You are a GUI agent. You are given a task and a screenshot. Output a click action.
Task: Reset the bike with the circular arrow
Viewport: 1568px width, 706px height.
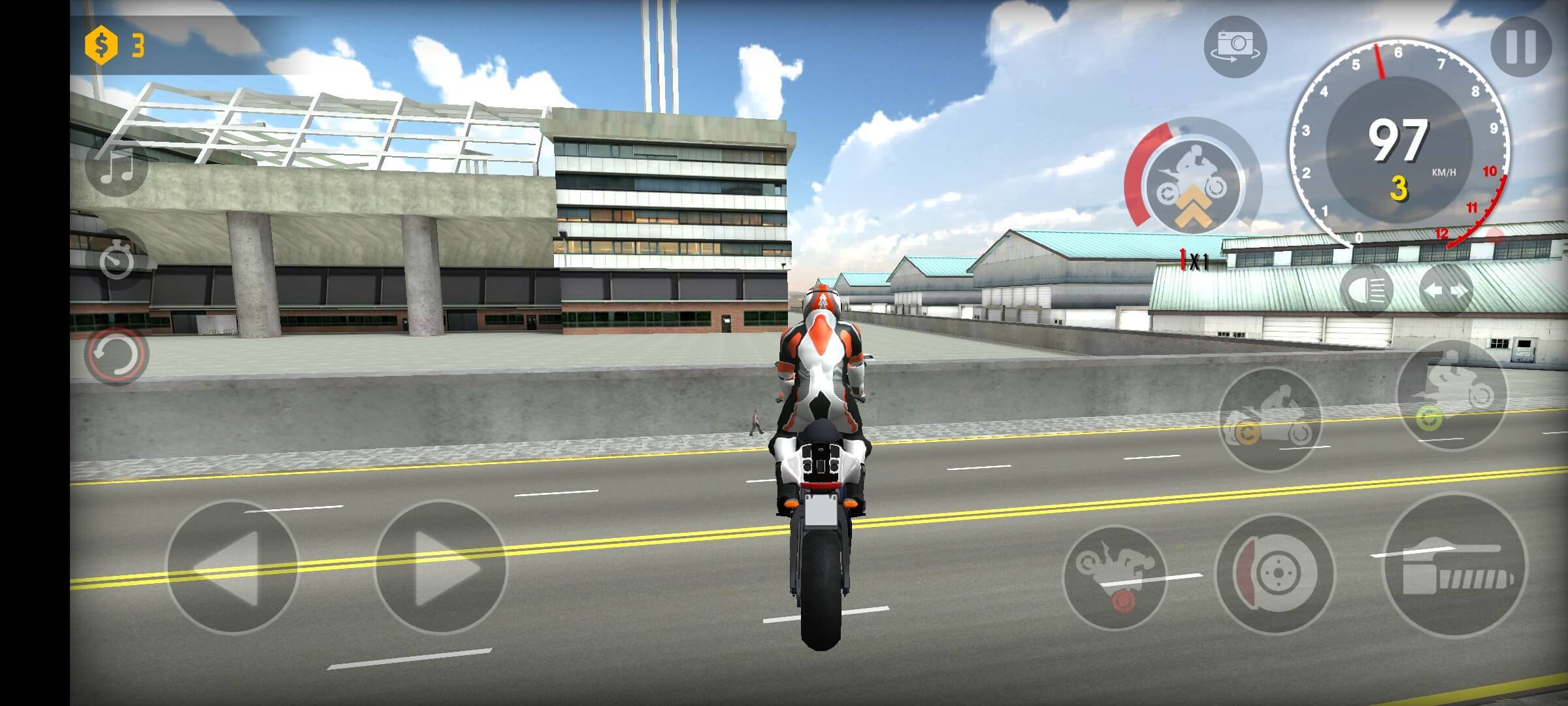click(x=117, y=355)
